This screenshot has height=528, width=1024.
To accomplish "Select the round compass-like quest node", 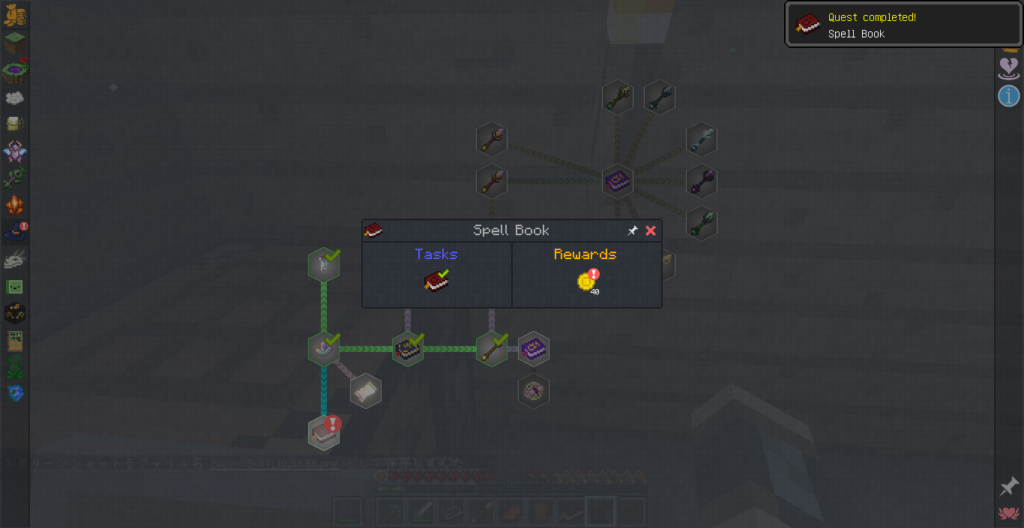I will pos(533,390).
